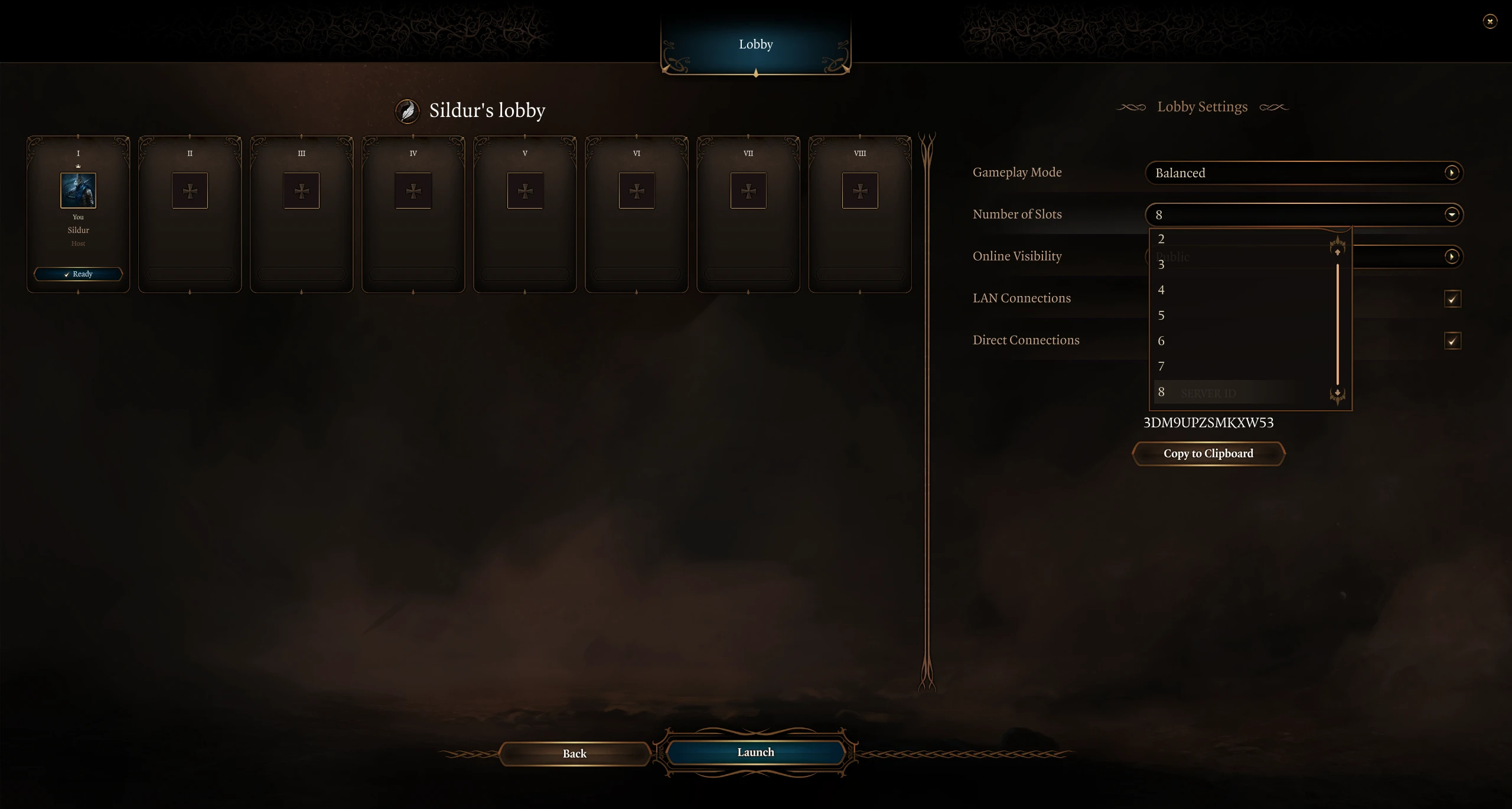
Task: Collapse the Number of Slots dropdown
Action: pyautogui.click(x=1451, y=215)
